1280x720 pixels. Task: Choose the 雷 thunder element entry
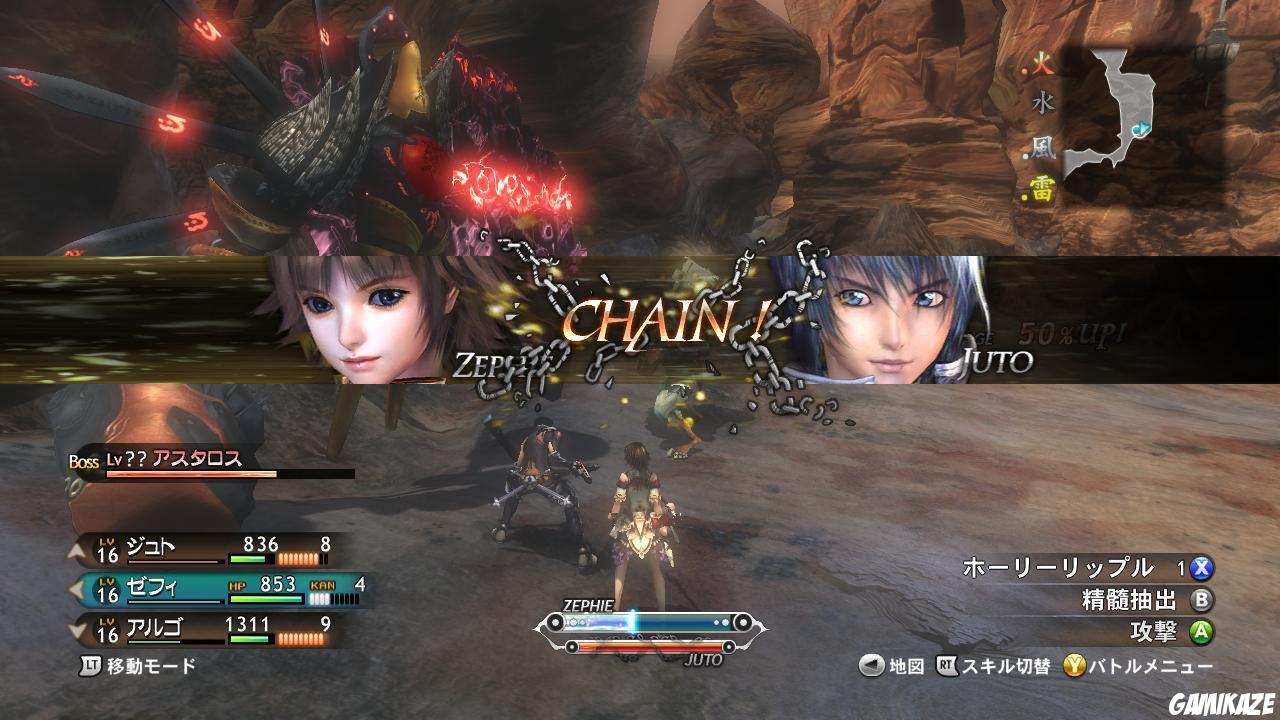click(1043, 193)
